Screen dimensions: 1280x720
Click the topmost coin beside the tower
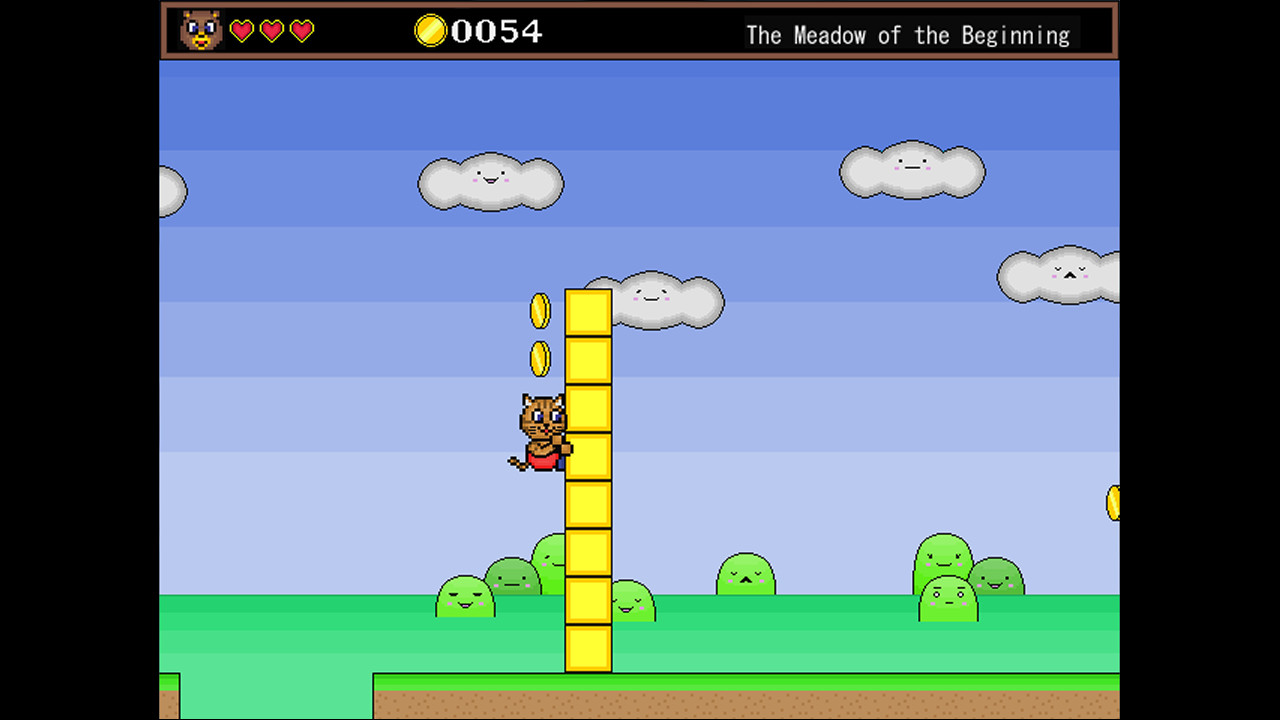539,310
